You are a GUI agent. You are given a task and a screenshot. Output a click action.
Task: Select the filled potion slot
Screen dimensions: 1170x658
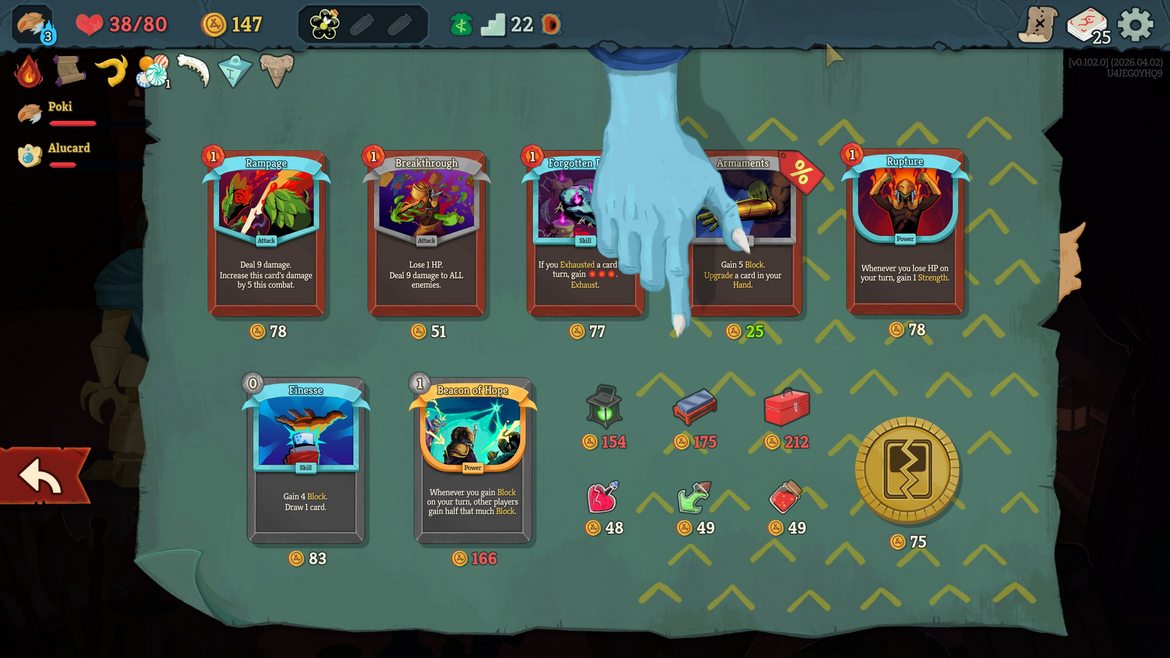click(324, 24)
